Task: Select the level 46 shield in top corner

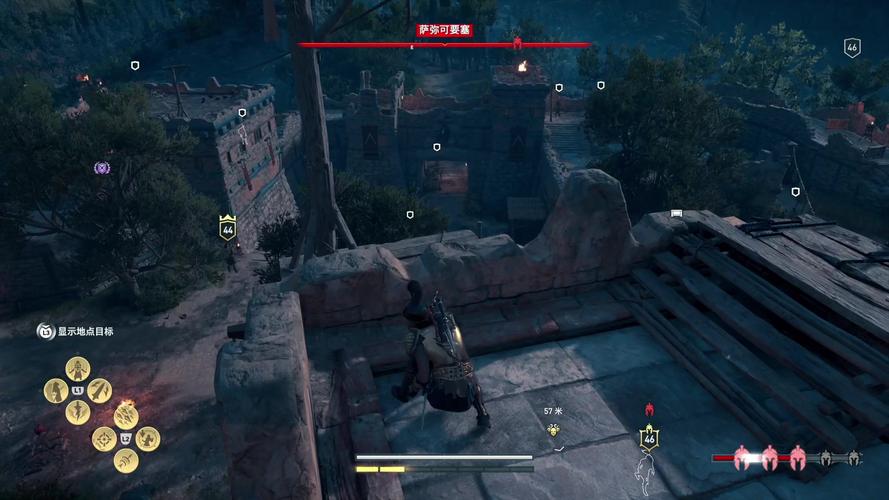Action: point(852,47)
